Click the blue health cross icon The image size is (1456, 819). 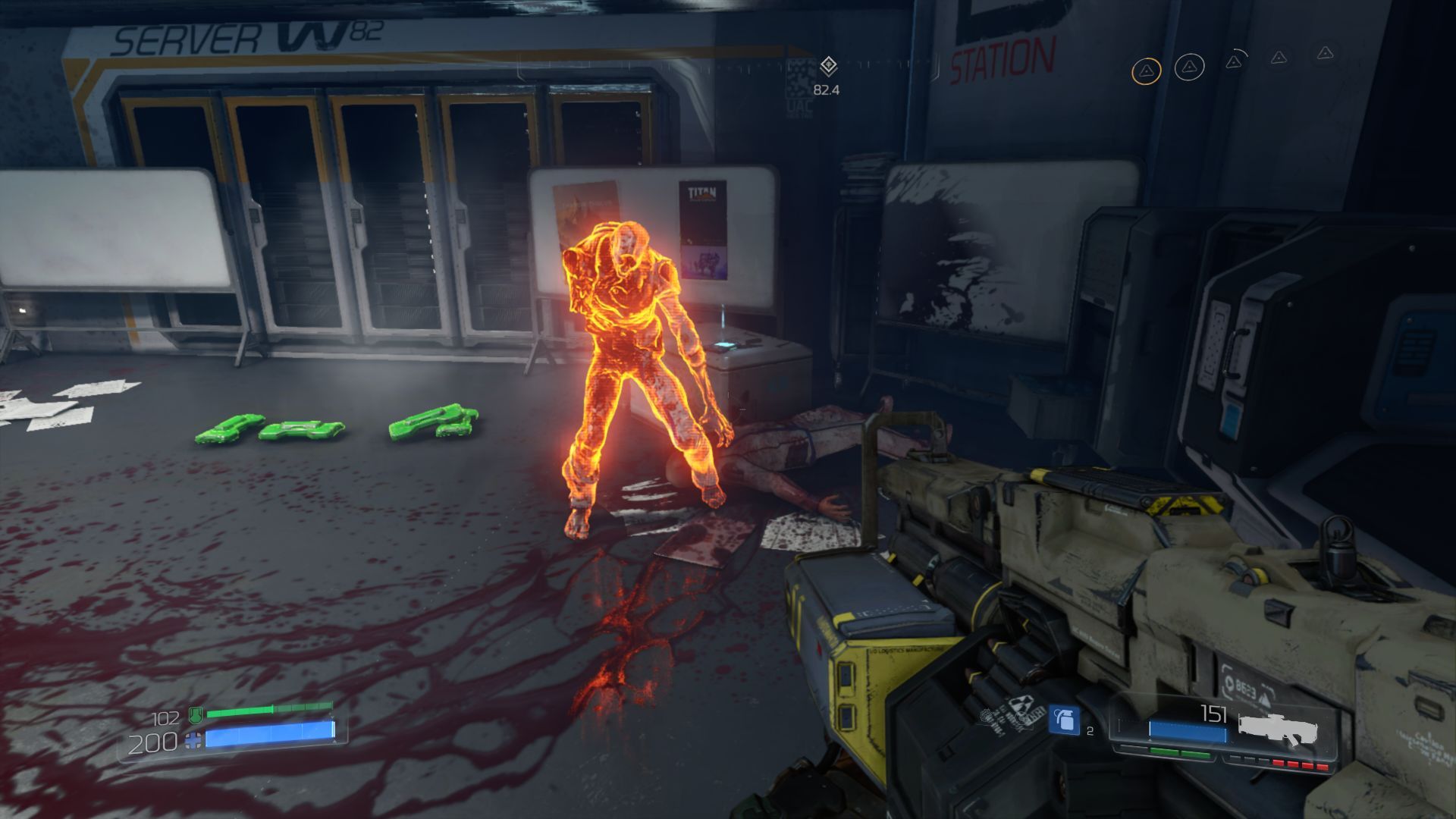click(x=194, y=740)
